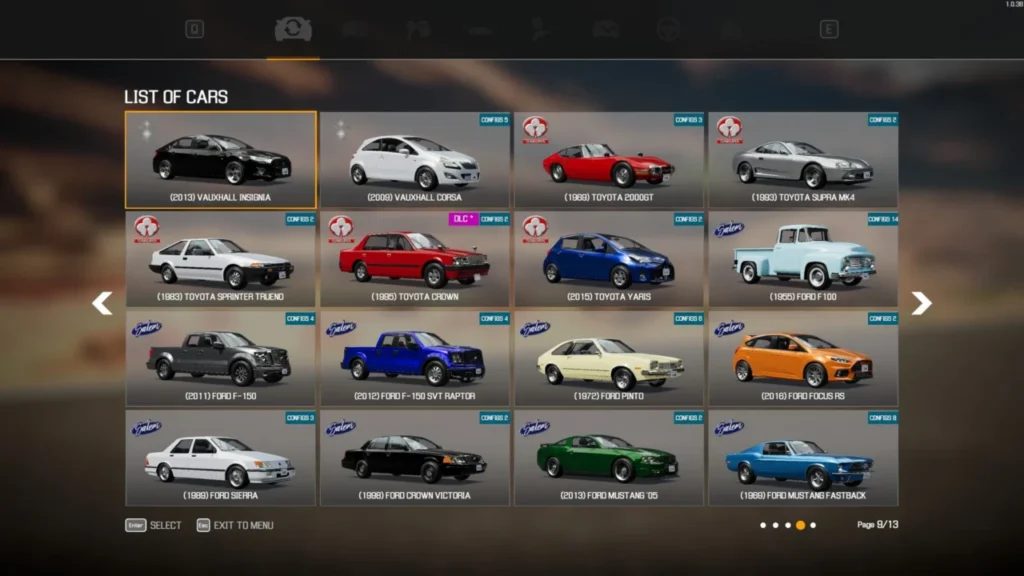Choose the 1983 Toyota Sprinter Trueno
This screenshot has width=1024, height=576.
point(220,259)
